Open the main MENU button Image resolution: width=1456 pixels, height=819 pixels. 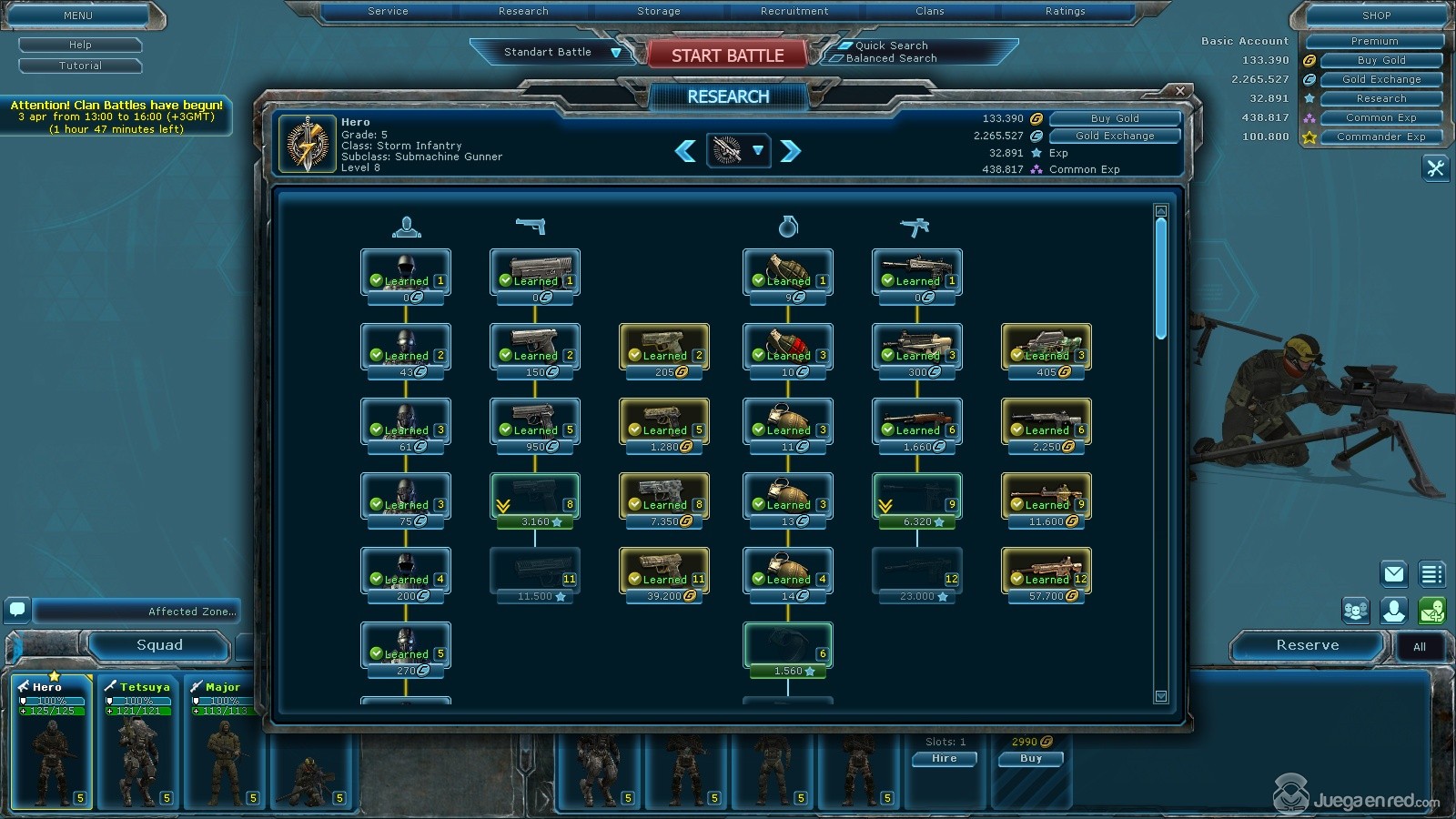click(x=78, y=15)
